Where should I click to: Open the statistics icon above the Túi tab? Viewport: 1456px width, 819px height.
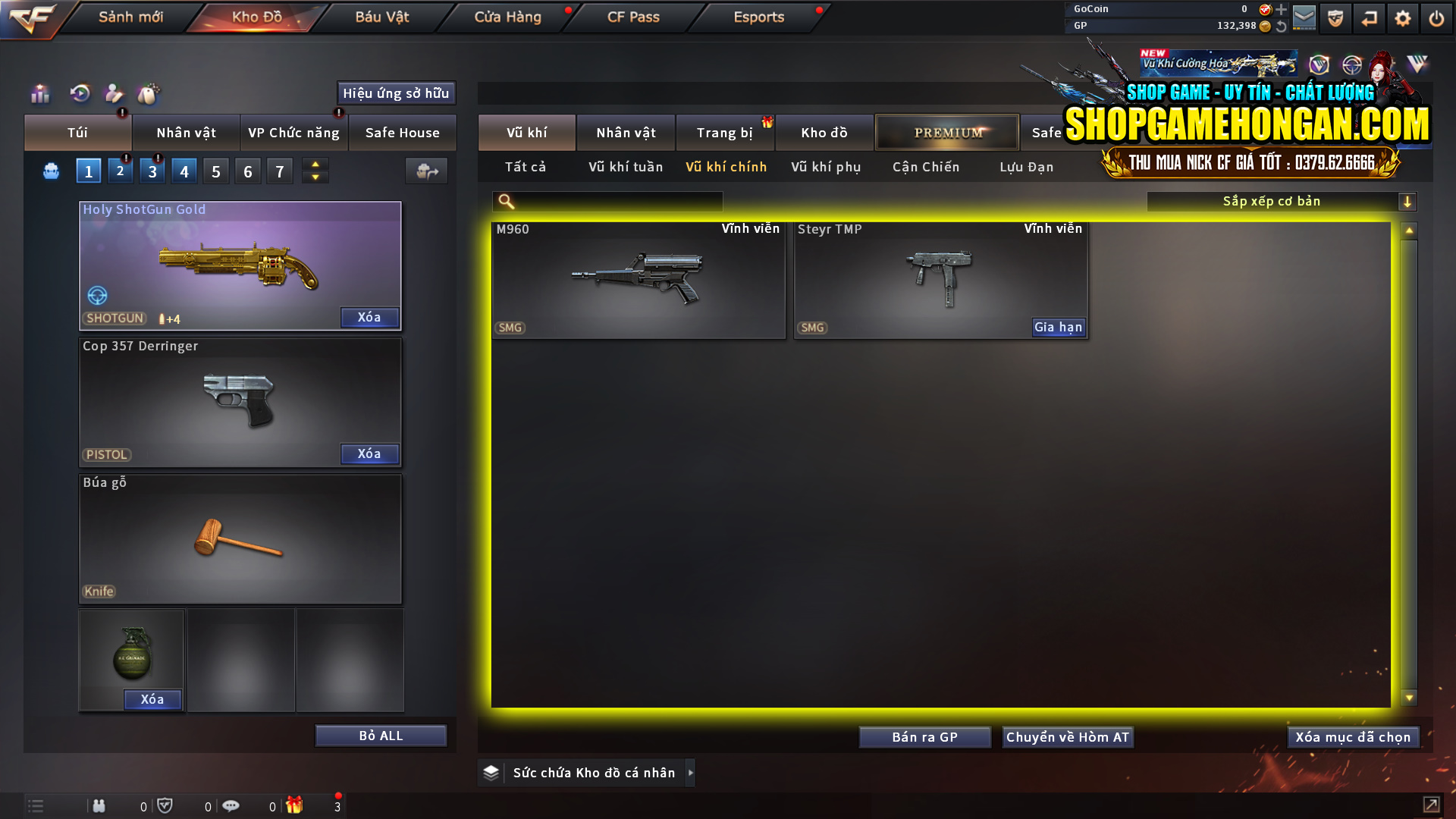(x=39, y=94)
